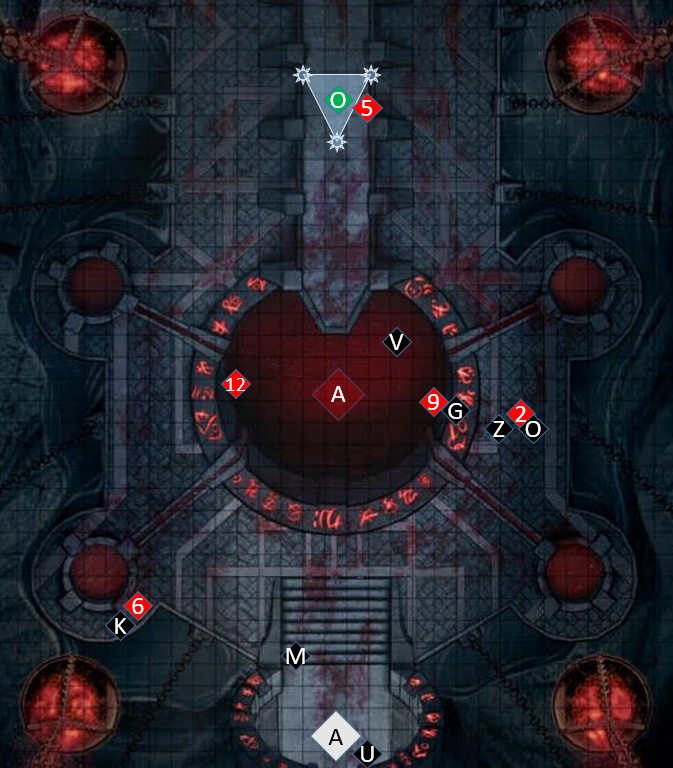The image size is (673, 768).
Task: Click the red token numbered 2
Action: click(x=520, y=412)
